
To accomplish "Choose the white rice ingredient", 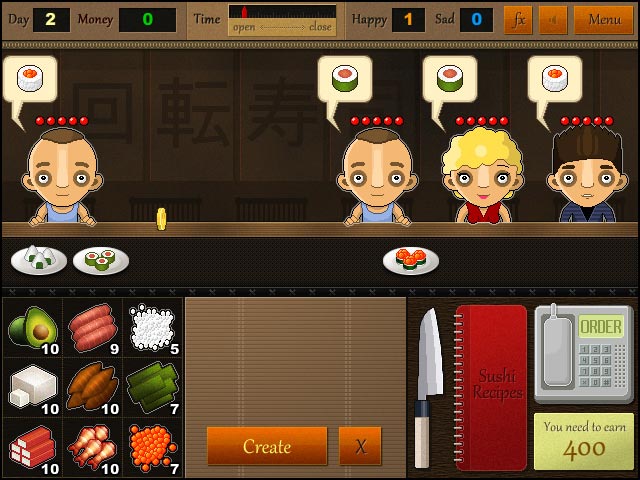I will (x=152, y=326).
